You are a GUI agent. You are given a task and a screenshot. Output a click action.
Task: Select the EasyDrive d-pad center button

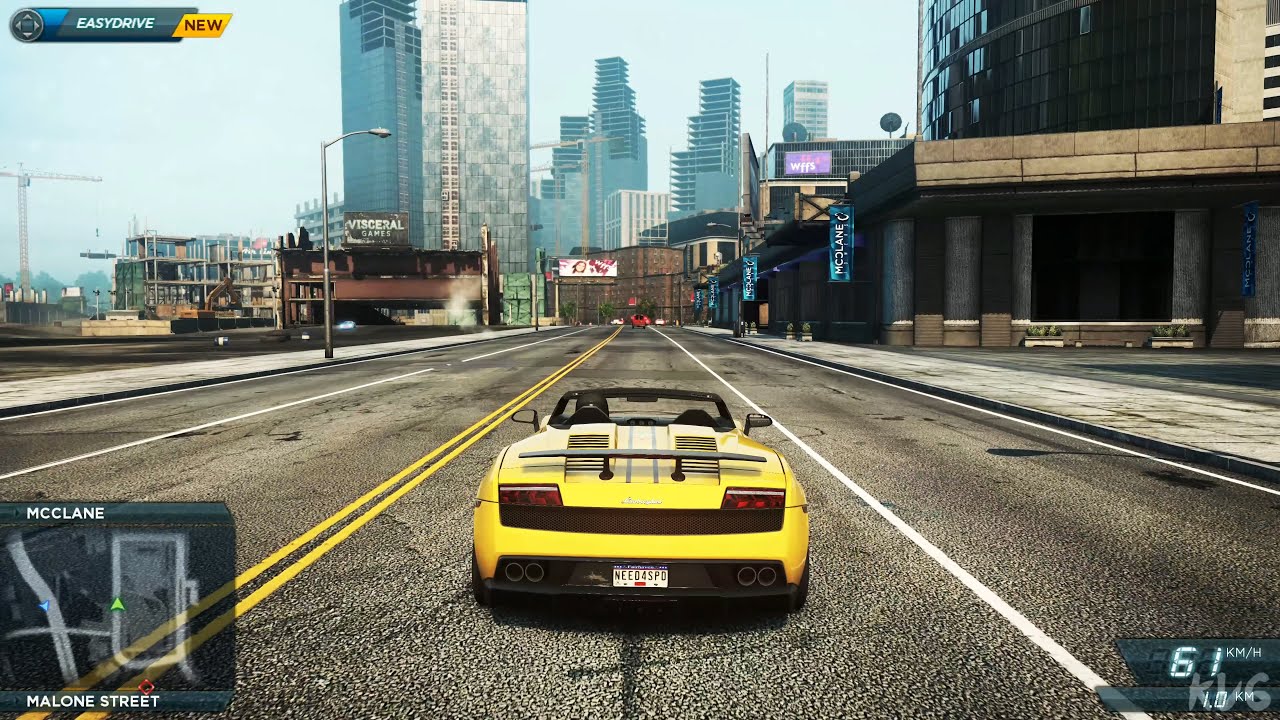pyautogui.click(x=27, y=27)
